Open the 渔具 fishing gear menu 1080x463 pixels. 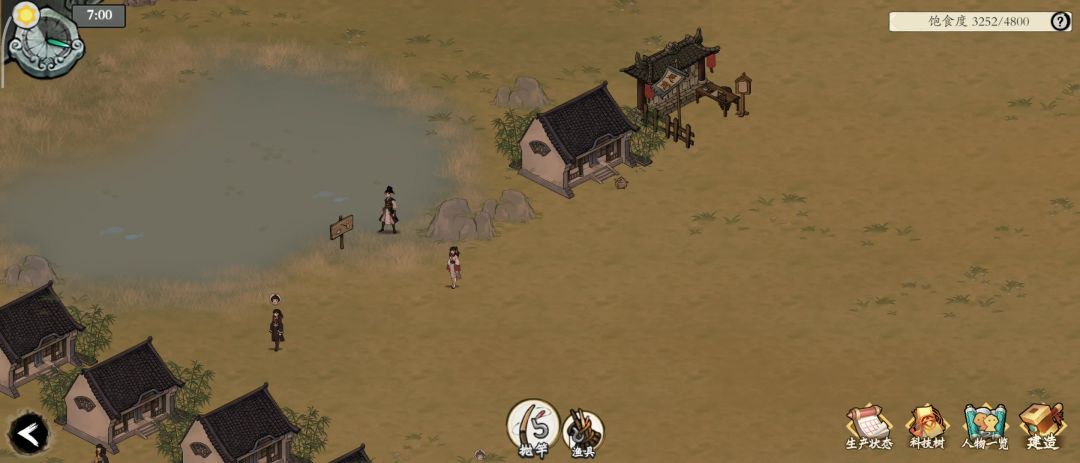point(583,431)
